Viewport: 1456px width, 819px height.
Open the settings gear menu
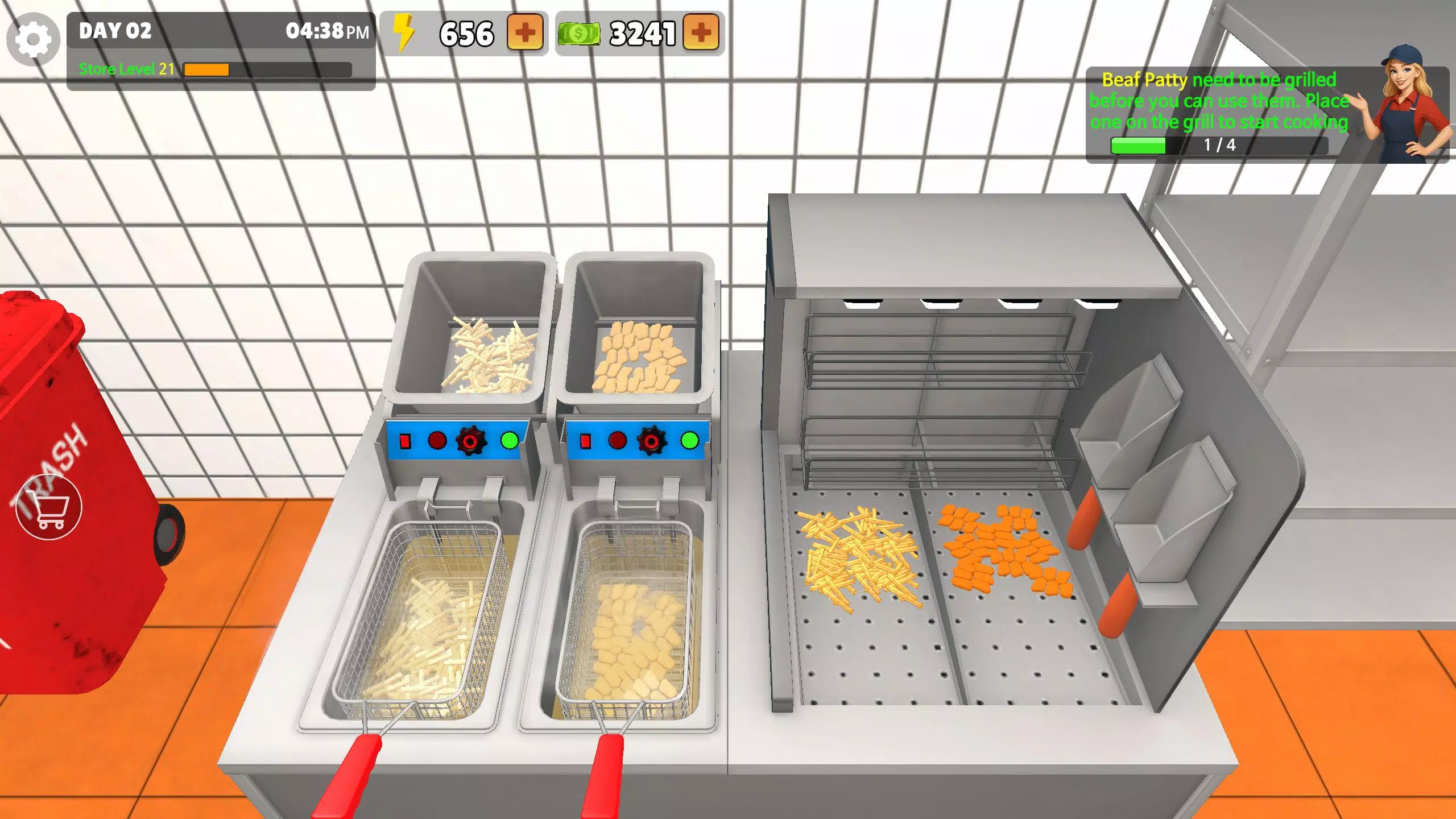pyautogui.click(x=32, y=39)
